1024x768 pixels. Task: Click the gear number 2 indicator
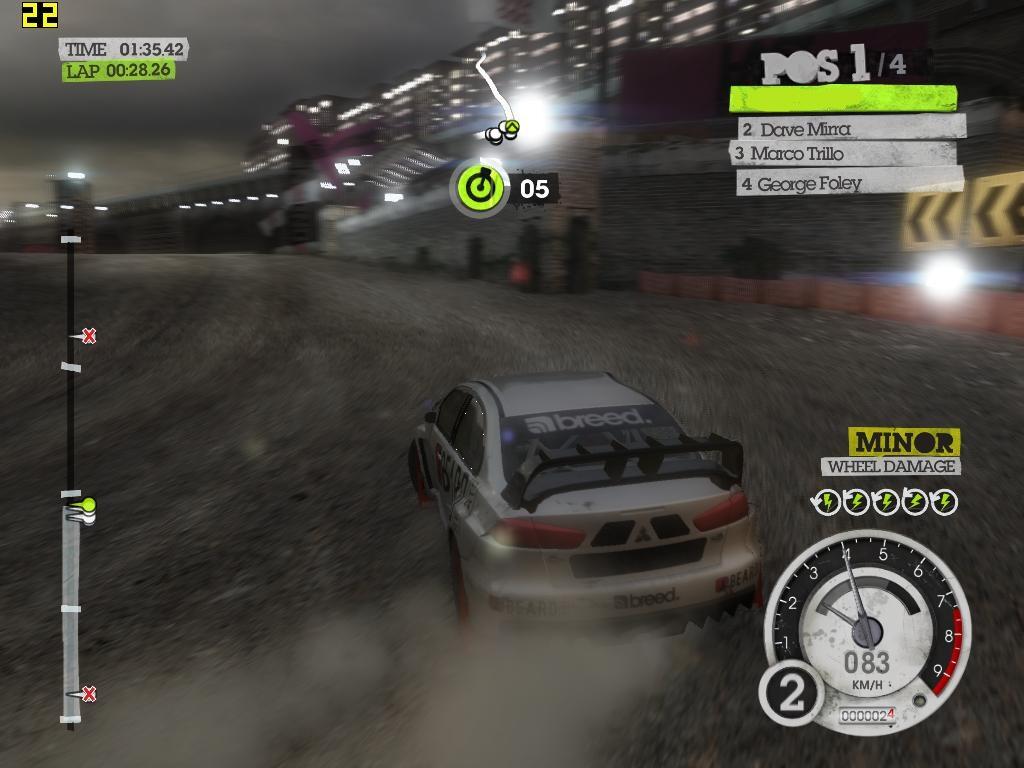click(791, 692)
